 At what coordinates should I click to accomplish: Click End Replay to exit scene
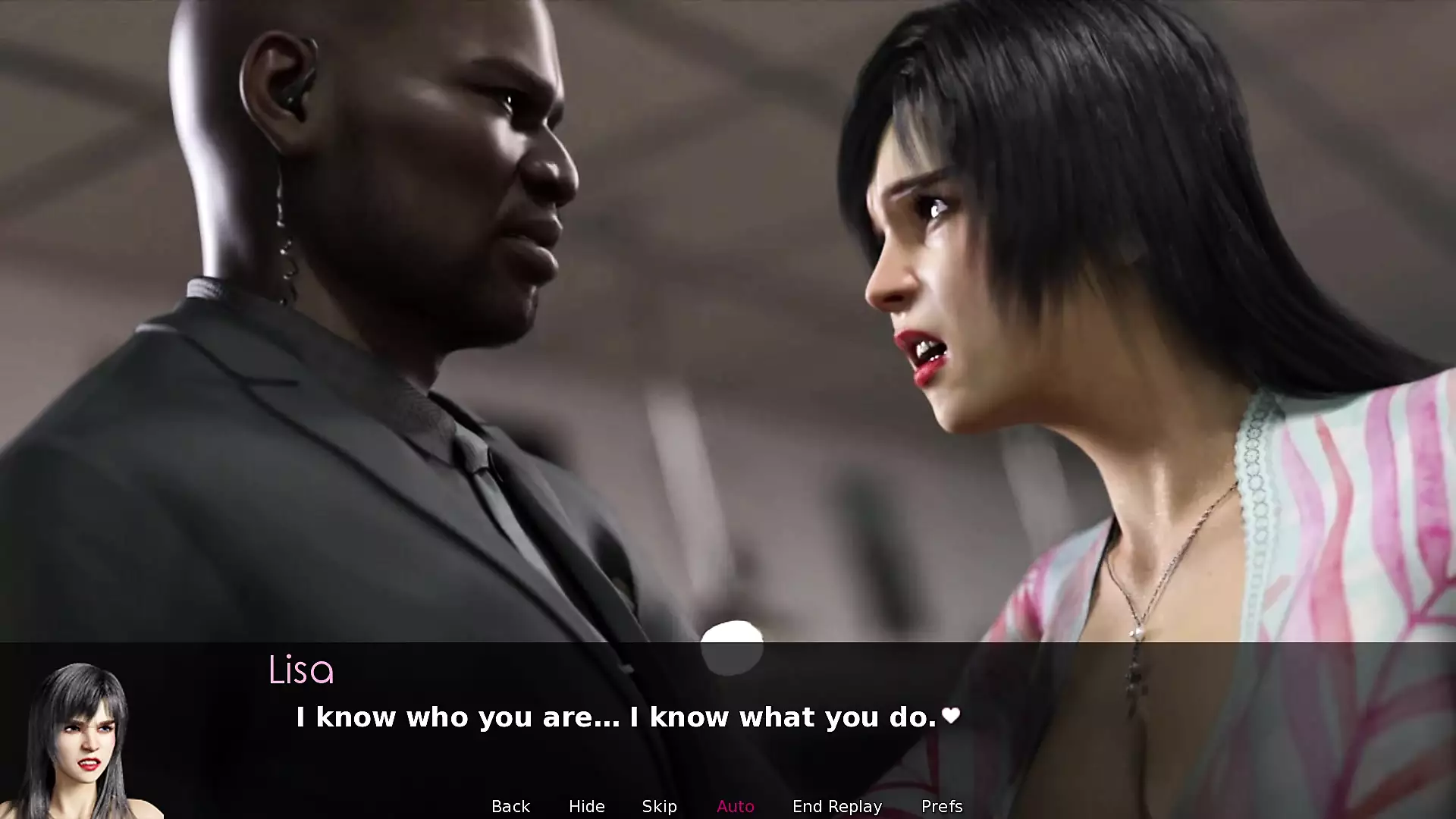coord(836,806)
